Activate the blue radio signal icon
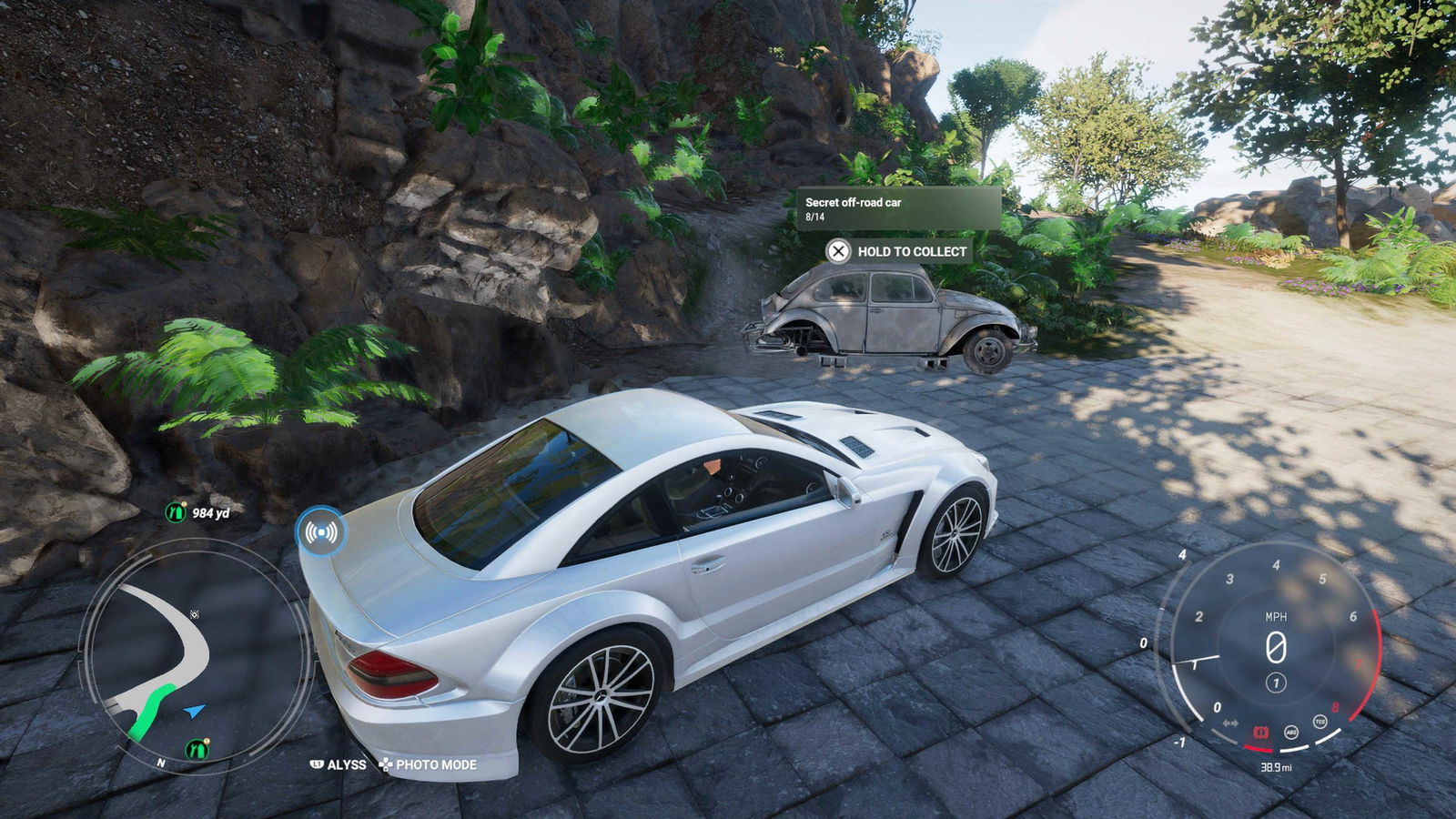The image size is (1456, 819). [320, 531]
